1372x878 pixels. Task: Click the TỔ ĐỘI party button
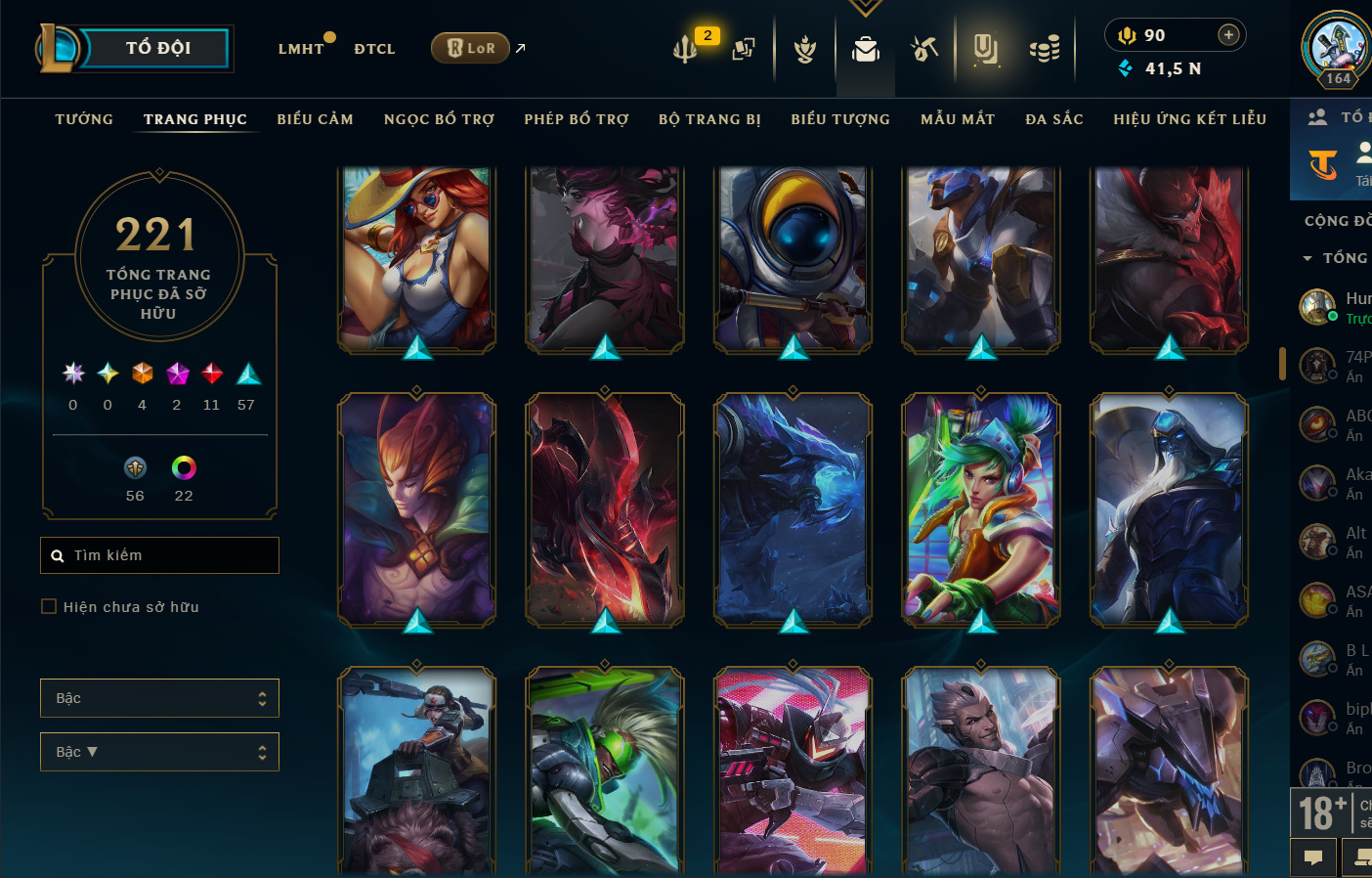click(x=156, y=48)
